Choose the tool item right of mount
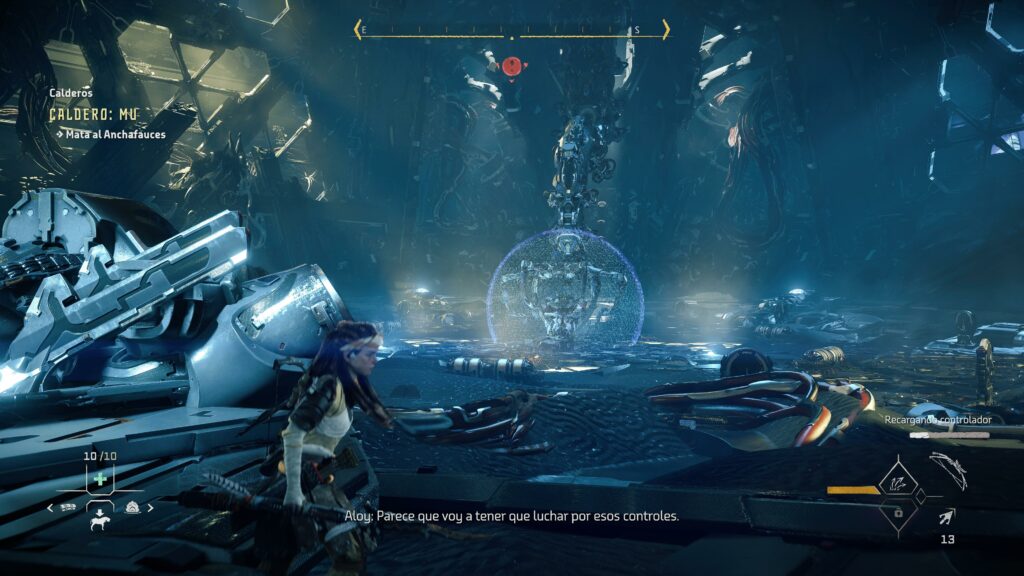This screenshot has width=1024, height=576. (133, 507)
